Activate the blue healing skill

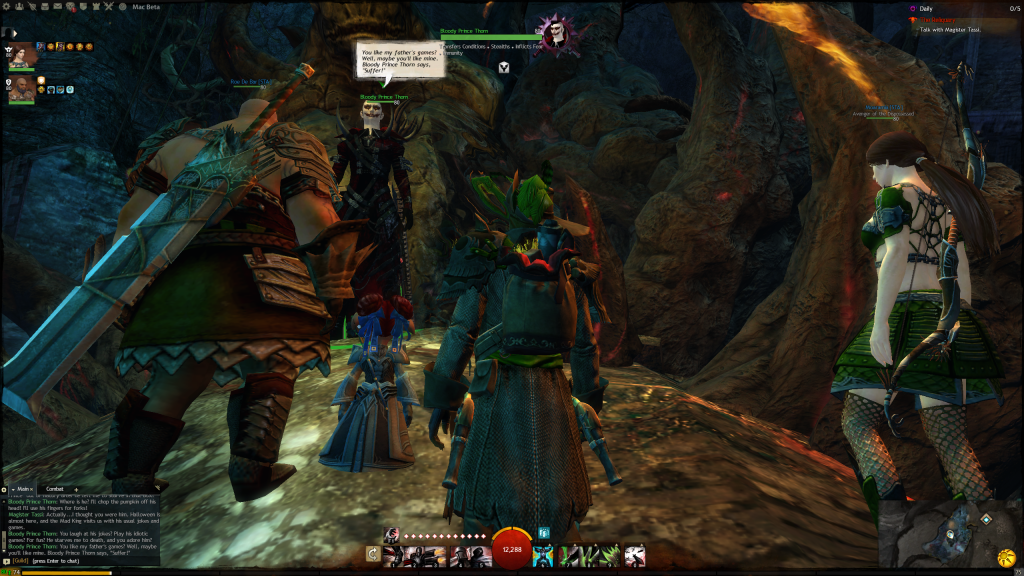[543, 554]
